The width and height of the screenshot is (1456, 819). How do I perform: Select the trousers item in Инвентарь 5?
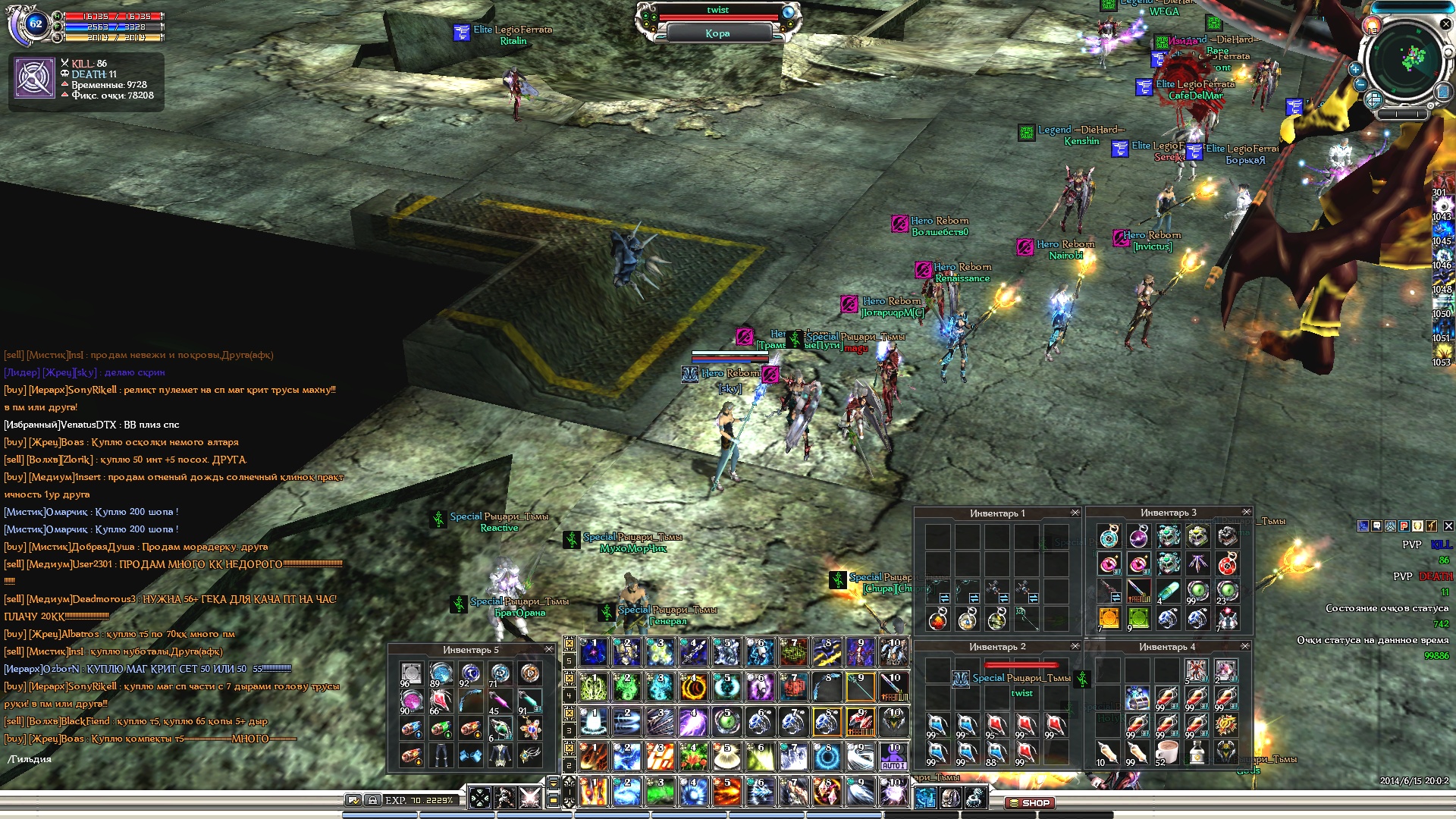[x=441, y=755]
